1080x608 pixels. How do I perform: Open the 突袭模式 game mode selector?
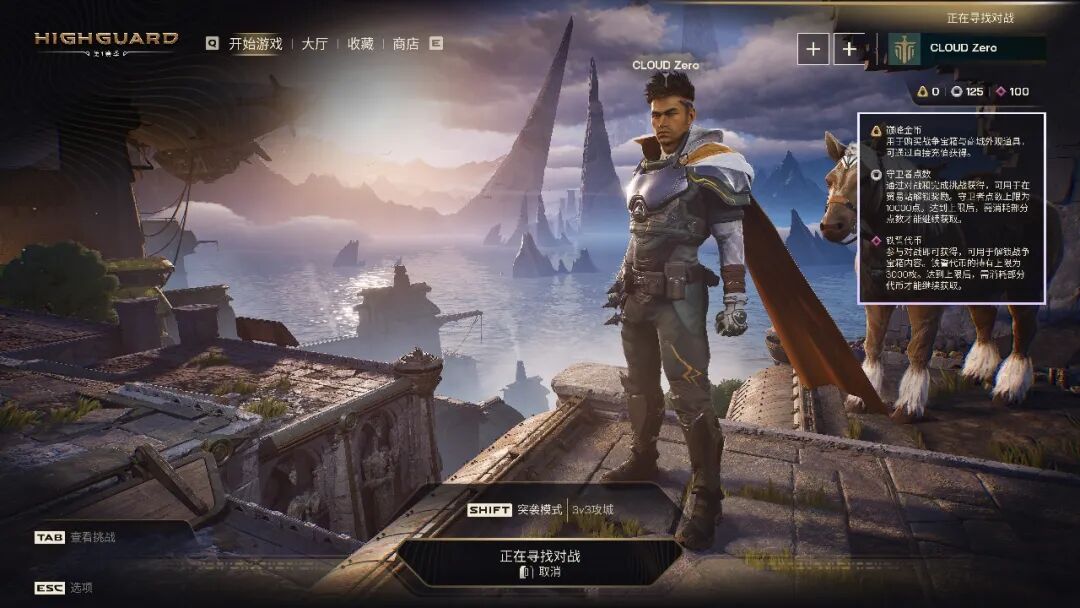click(x=540, y=510)
